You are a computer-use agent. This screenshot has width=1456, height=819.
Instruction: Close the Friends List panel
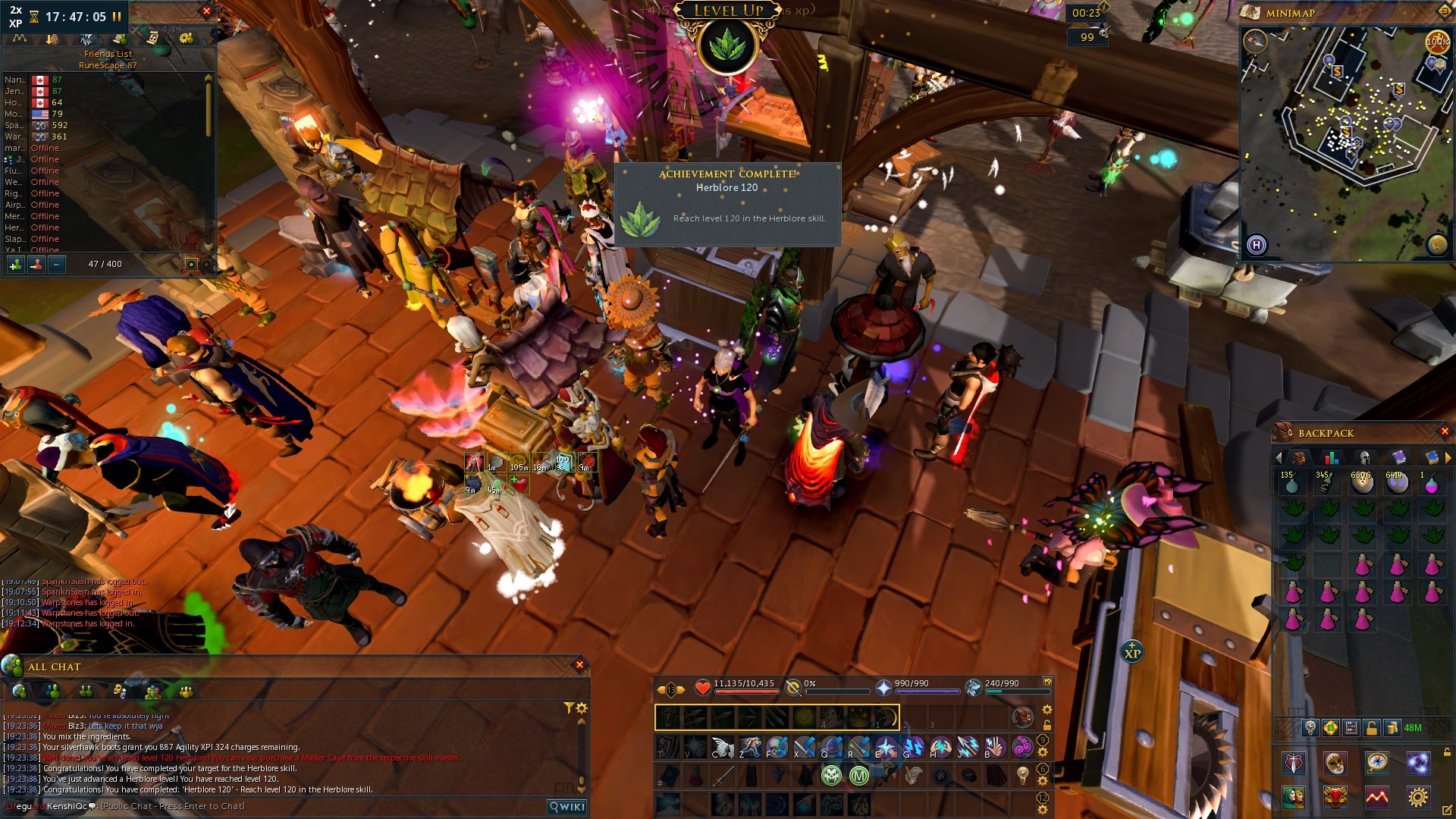206,11
